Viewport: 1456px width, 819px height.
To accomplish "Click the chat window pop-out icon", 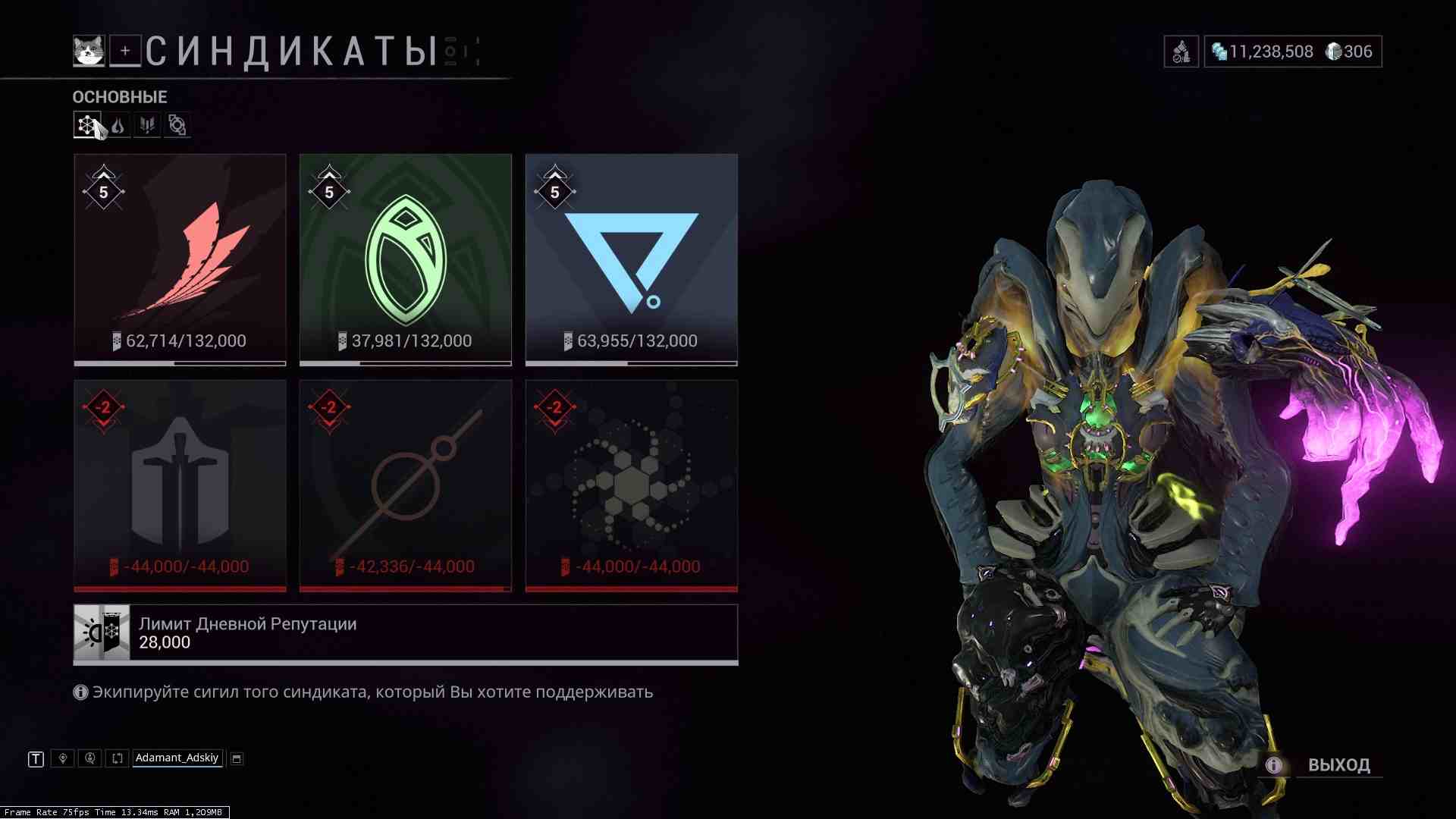I will click(237, 758).
